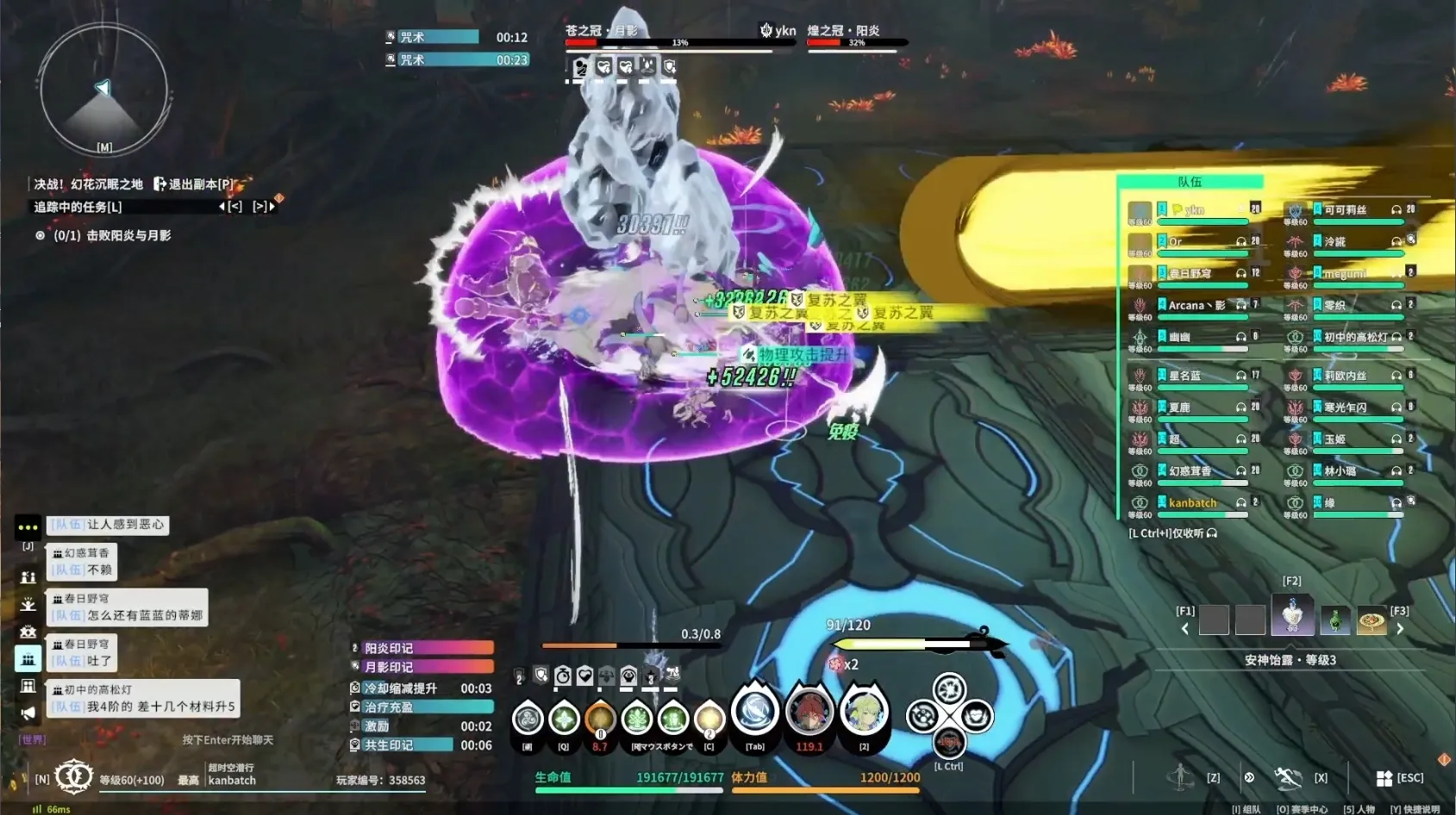1456x815 pixels.
Task: Go to the previous tracked quest
Action: click(230, 207)
